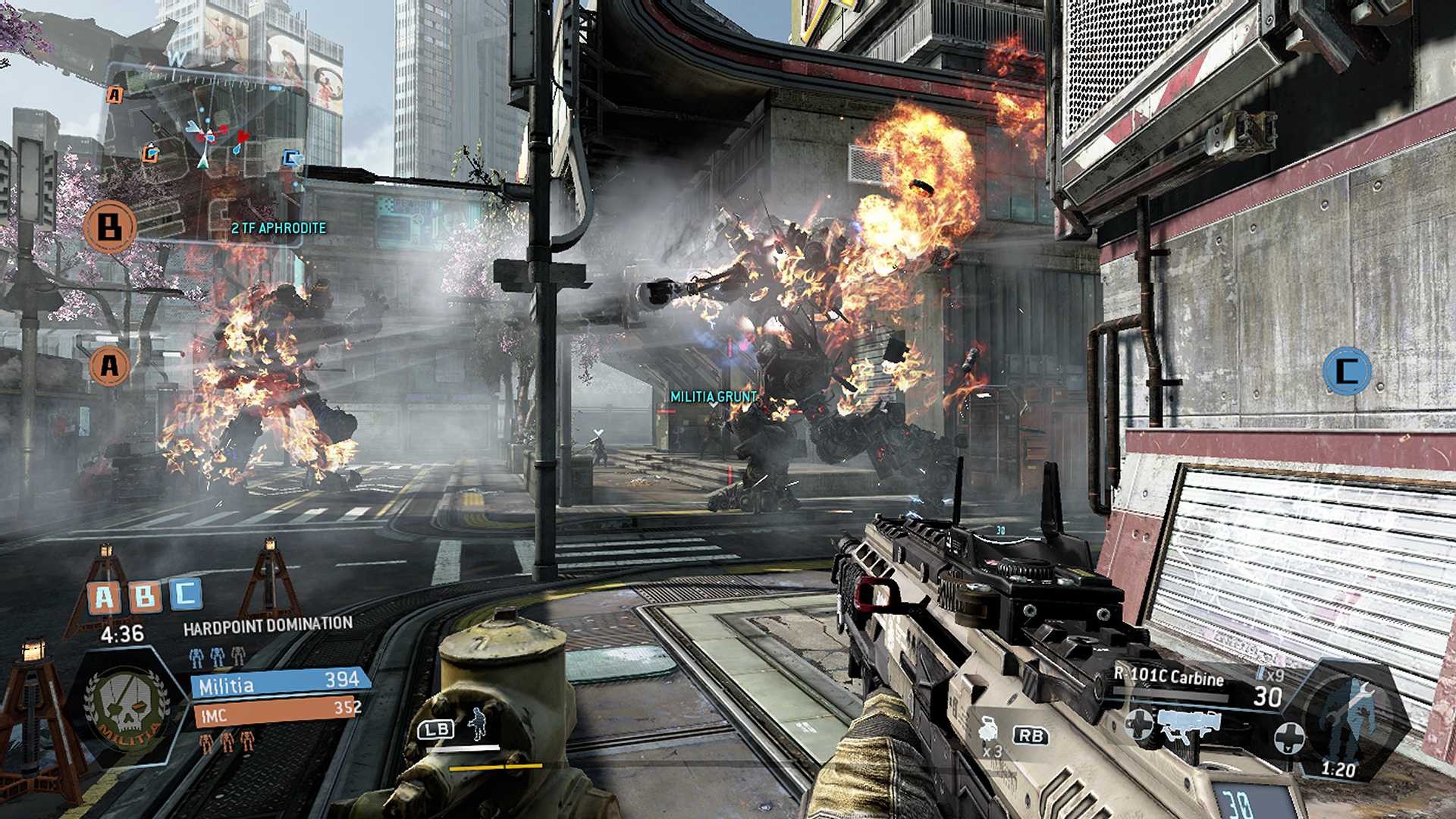Activate the cloak pilot ability icon
The height and width of the screenshot is (819, 1456).
point(479,724)
